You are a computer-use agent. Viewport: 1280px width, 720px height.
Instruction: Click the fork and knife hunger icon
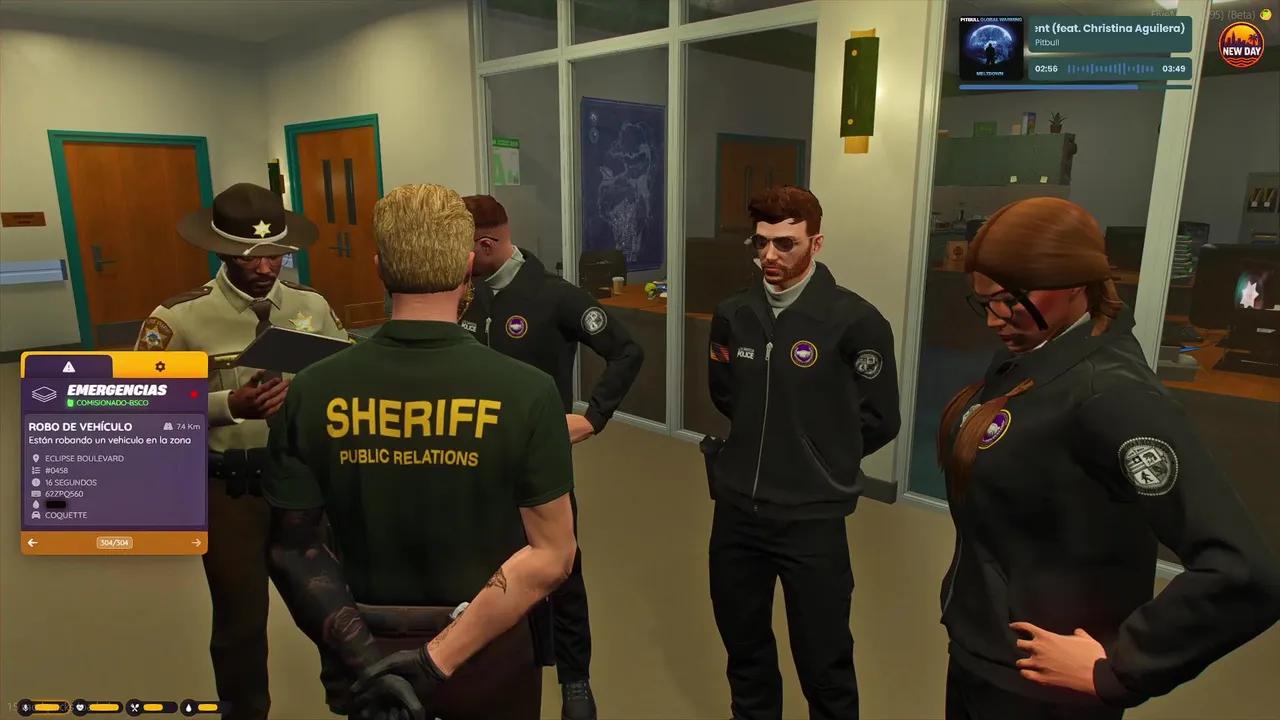pyautogui.click(x=135, y=707)
